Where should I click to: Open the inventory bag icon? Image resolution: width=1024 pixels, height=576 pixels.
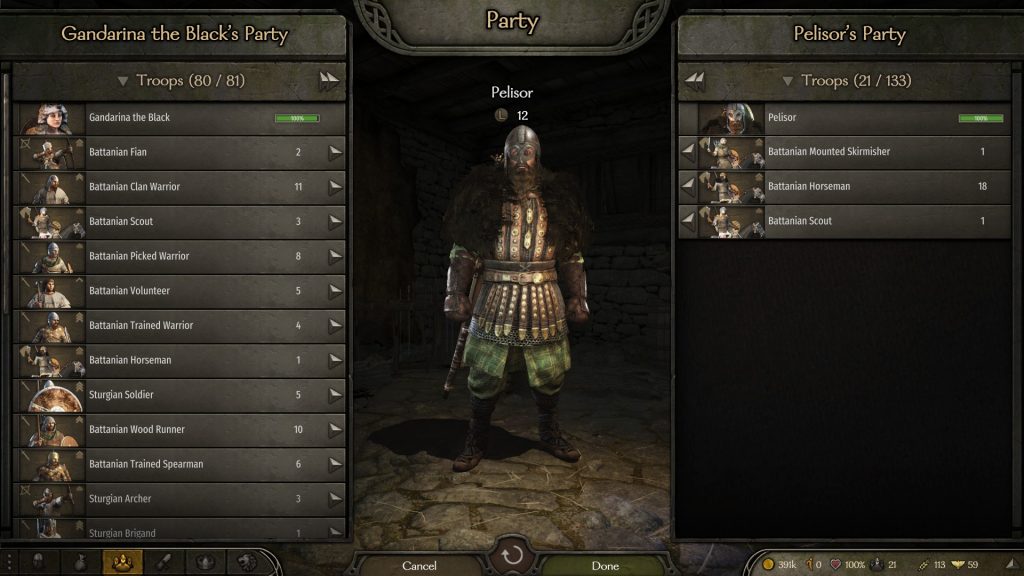click(78, 563)
